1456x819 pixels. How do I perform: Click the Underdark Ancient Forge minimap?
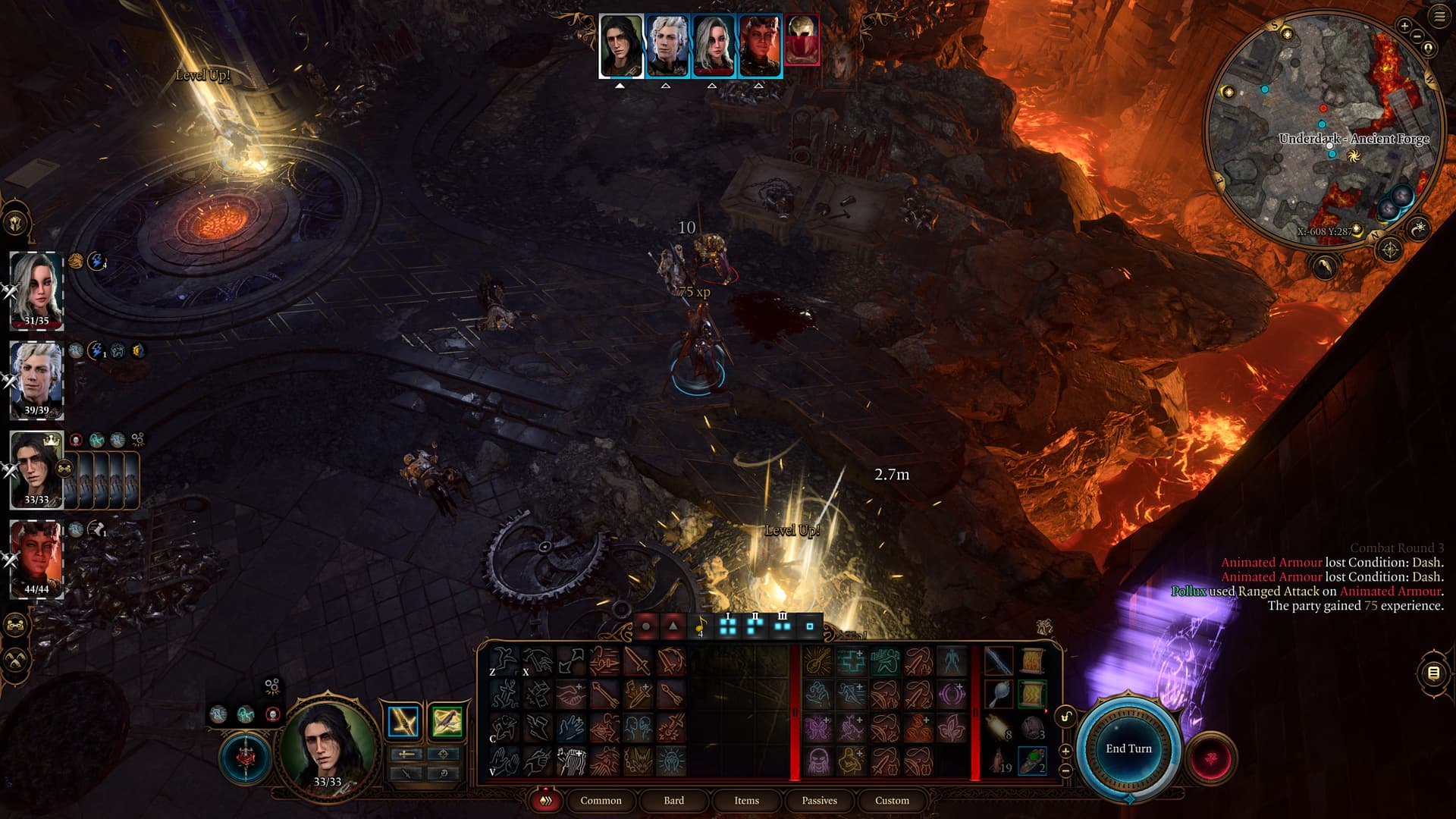[x=1323, y=129]
